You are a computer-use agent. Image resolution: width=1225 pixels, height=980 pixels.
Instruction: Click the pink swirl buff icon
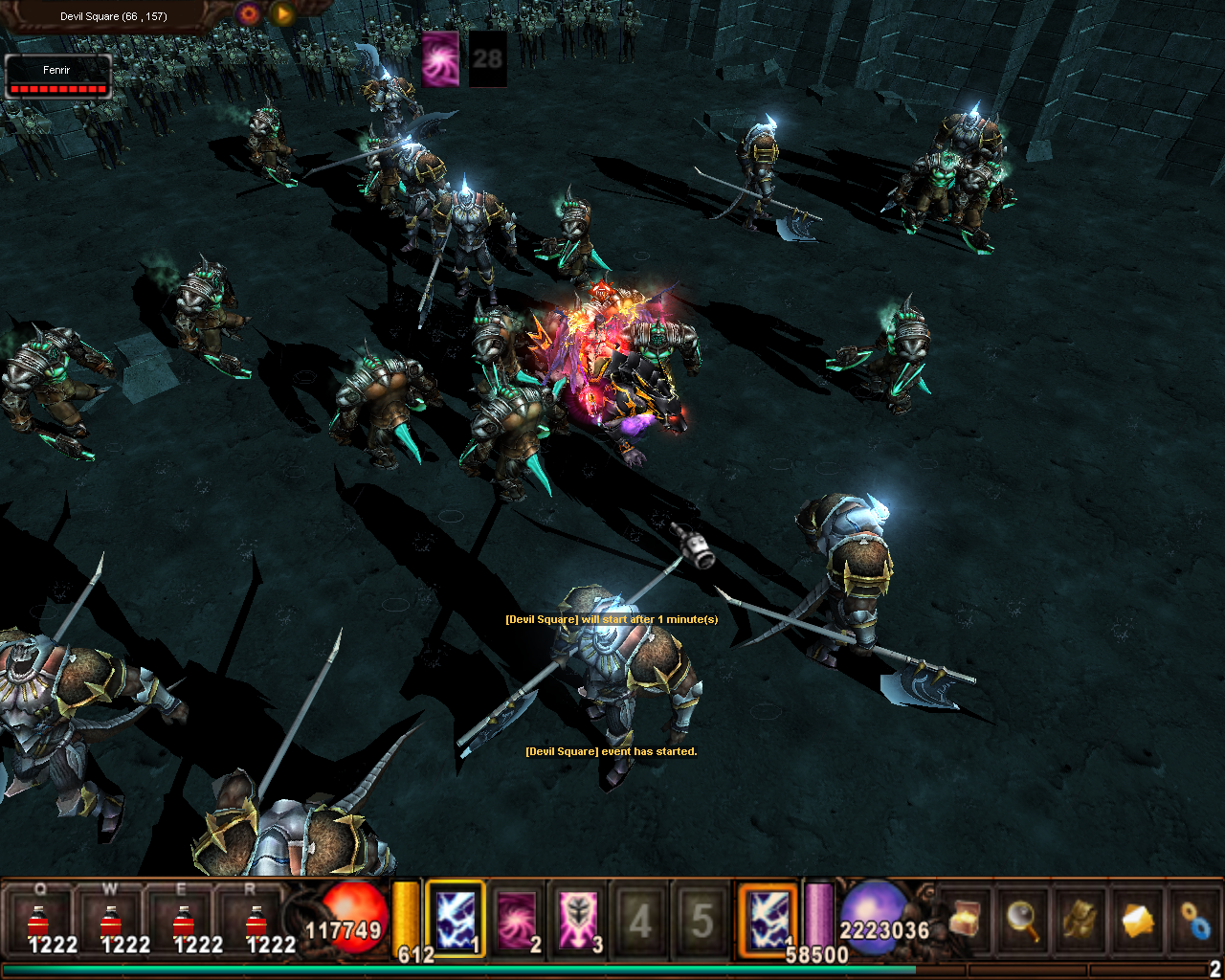[x=440, y=58]
